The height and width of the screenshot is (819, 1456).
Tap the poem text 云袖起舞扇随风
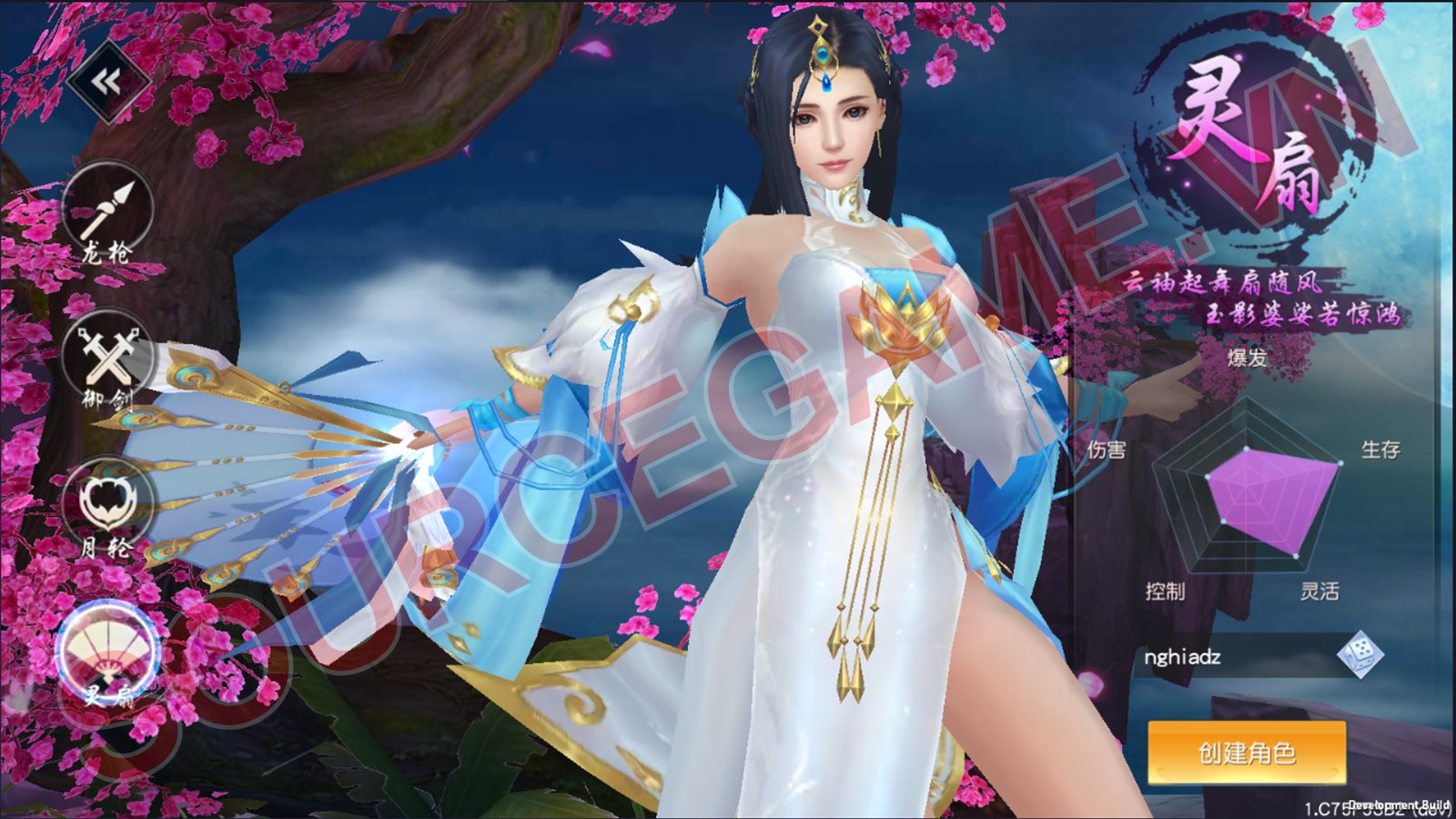[1221, 283]
